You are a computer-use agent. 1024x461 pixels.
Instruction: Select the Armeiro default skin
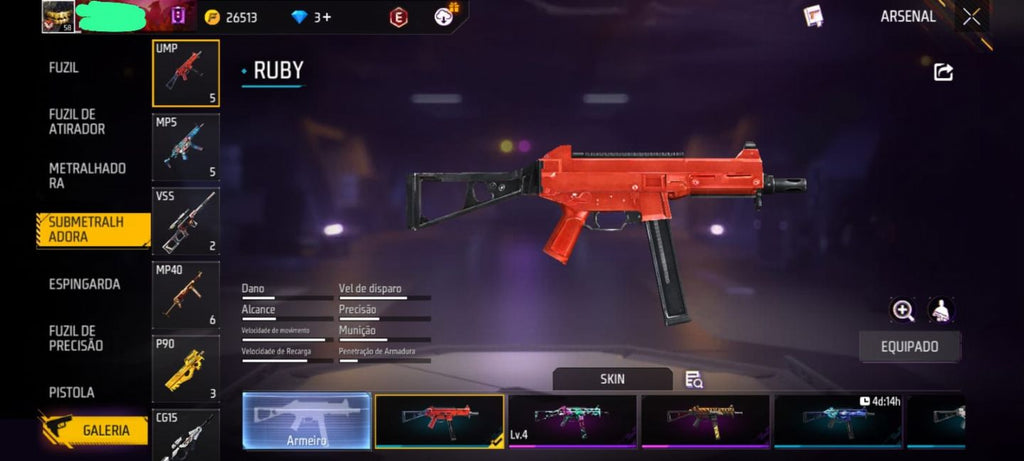point(307,421)
